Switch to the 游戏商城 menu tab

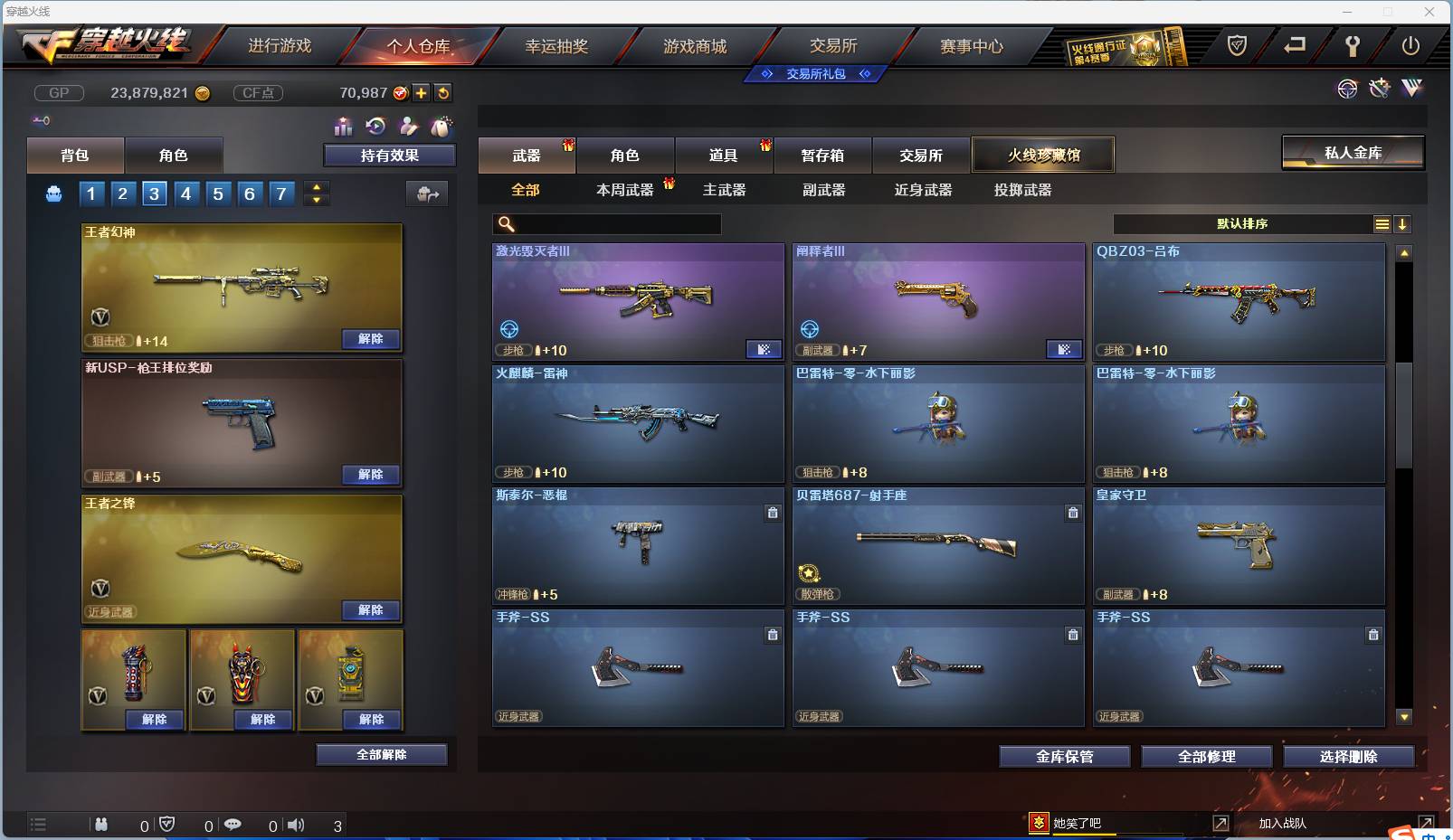(x=697, y=46)
